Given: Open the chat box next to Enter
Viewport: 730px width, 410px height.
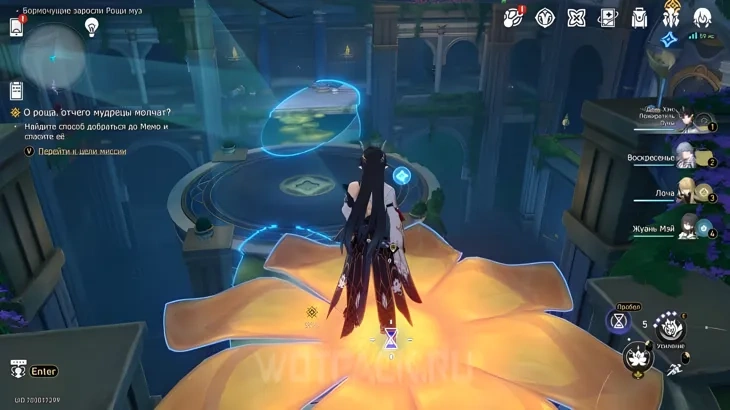Looking at the screenshot, I should pyautogui.click(x=17, y=370).
